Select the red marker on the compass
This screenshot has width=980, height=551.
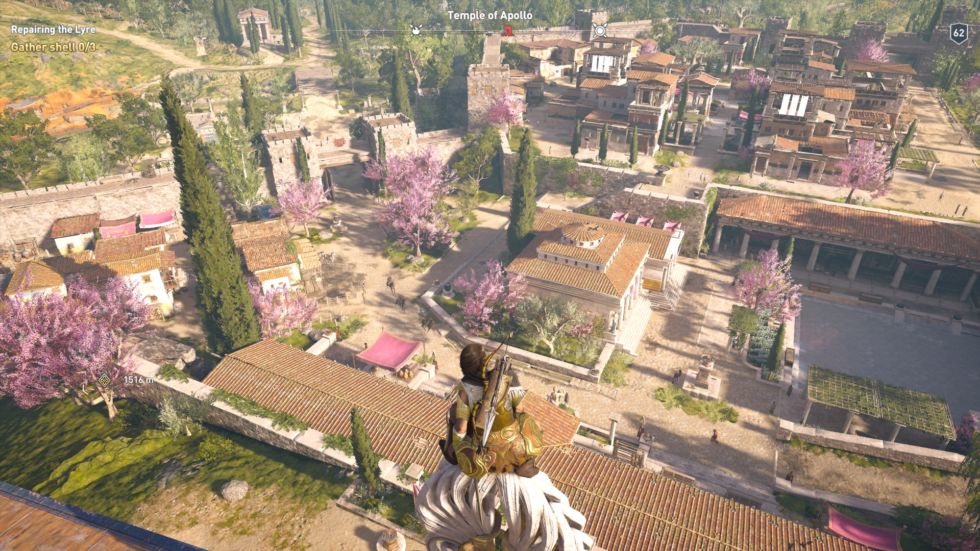coord(508,31)
